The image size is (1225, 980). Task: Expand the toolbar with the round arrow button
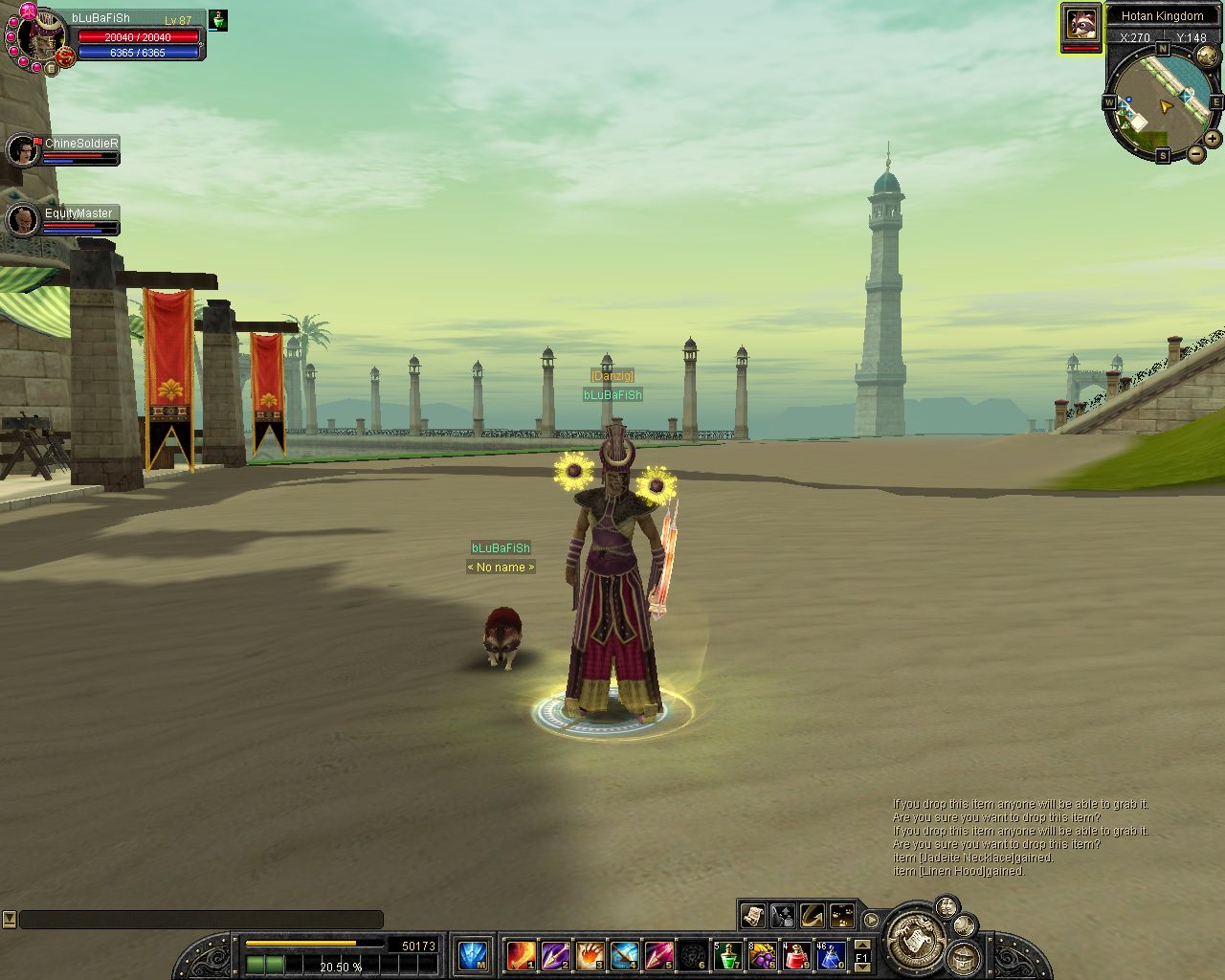click(871, 920)
